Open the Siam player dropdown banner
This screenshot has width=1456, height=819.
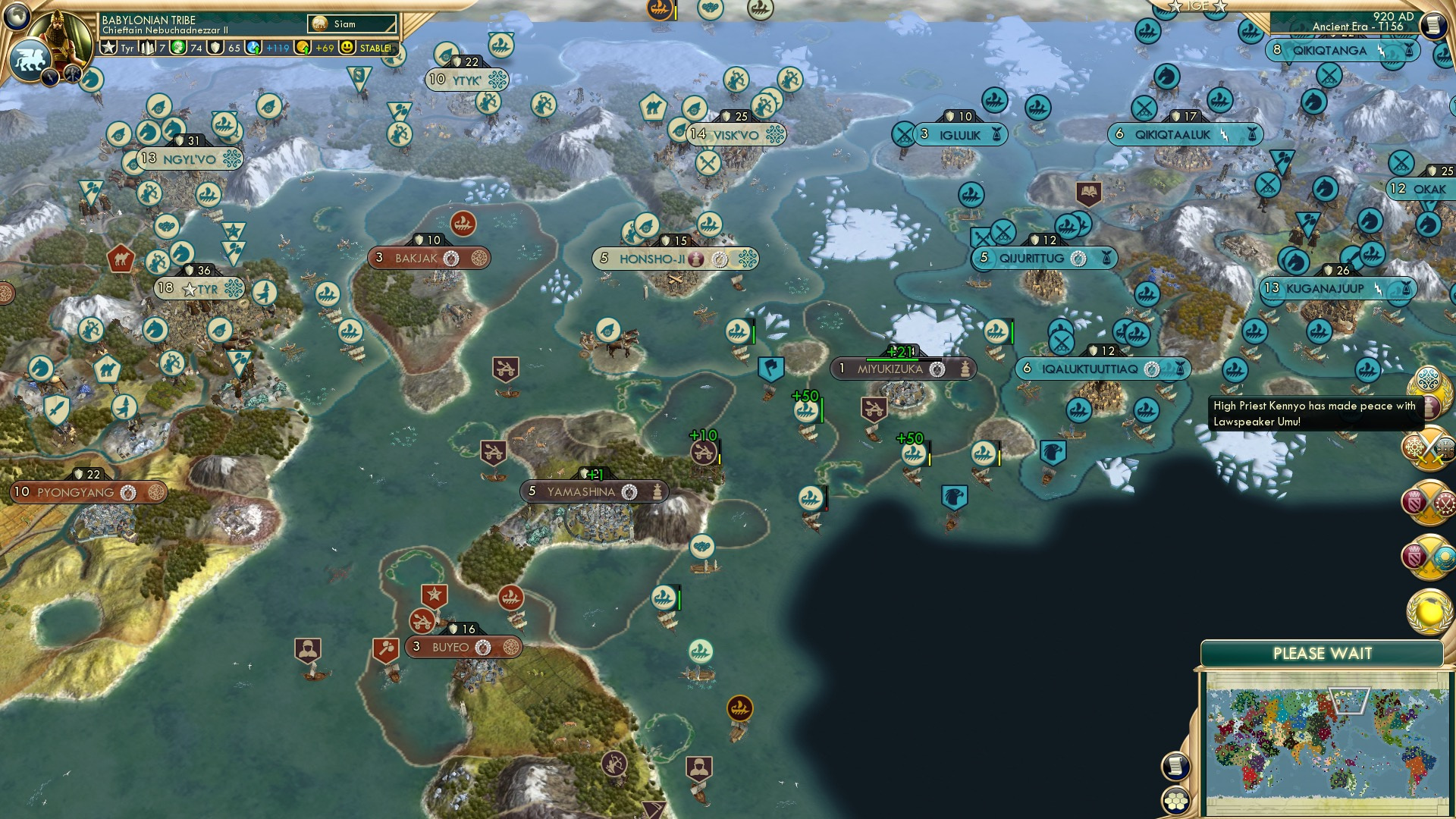click(x=353, y=24)
